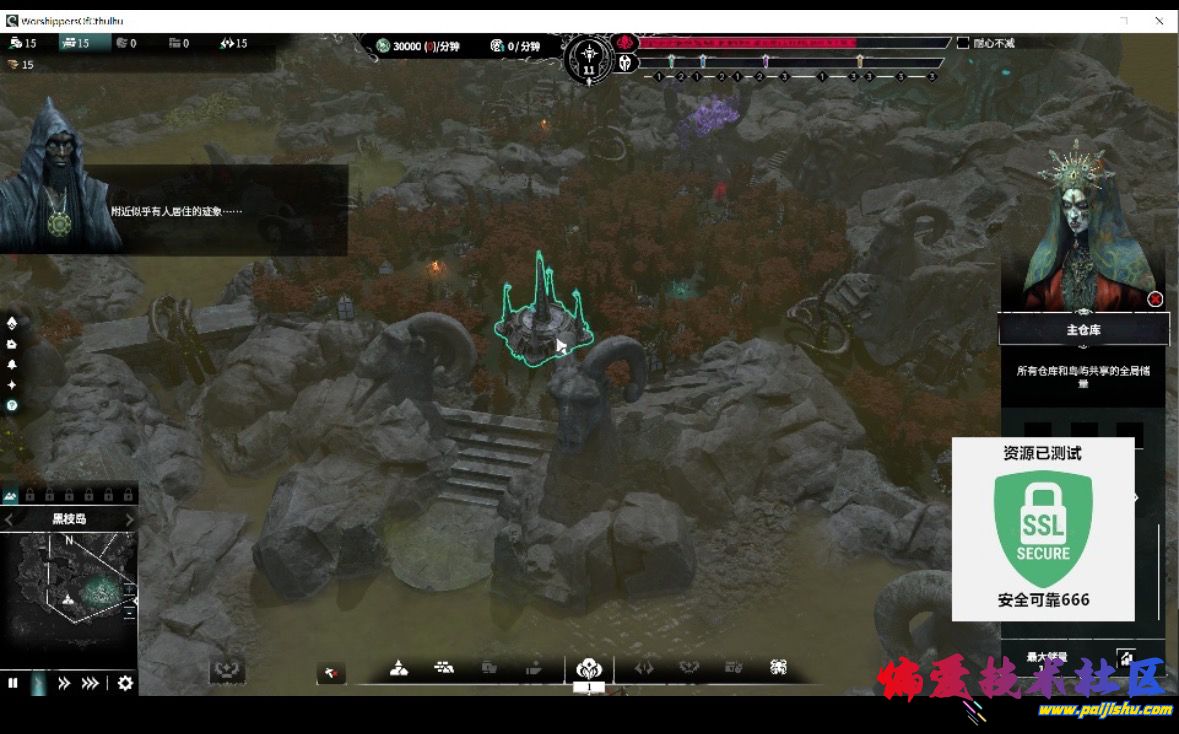Open the brick wall building category
The image size is (1179, 734).
pyautogui.click(x=444, y=668)
